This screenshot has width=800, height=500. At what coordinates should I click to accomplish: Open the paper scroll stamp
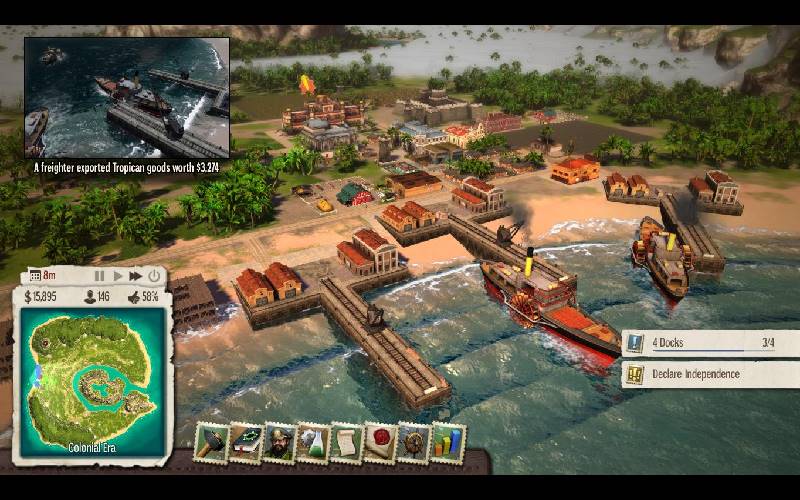(x=346, y=442)
